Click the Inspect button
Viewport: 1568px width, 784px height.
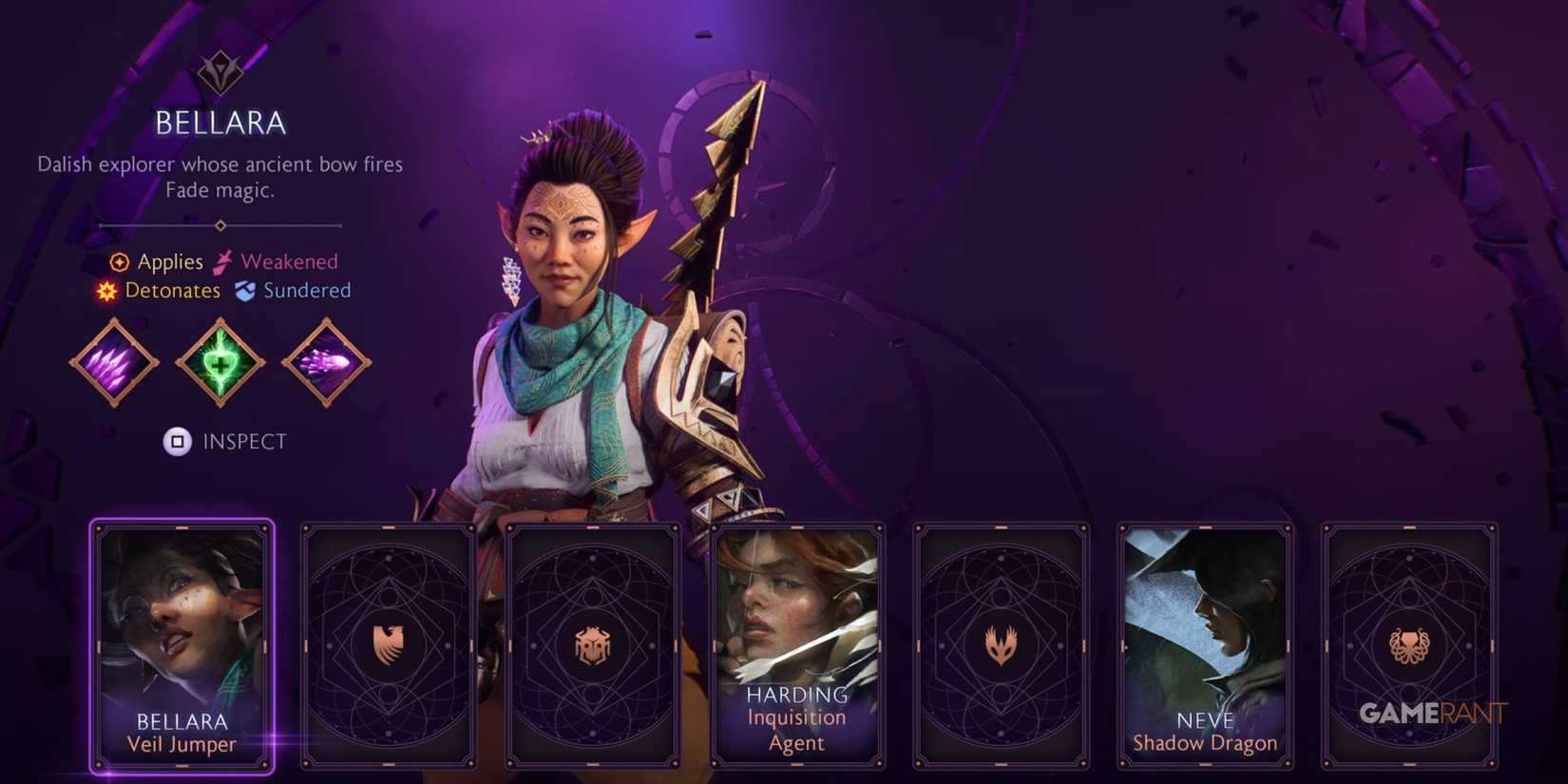(x=244, y=441)
